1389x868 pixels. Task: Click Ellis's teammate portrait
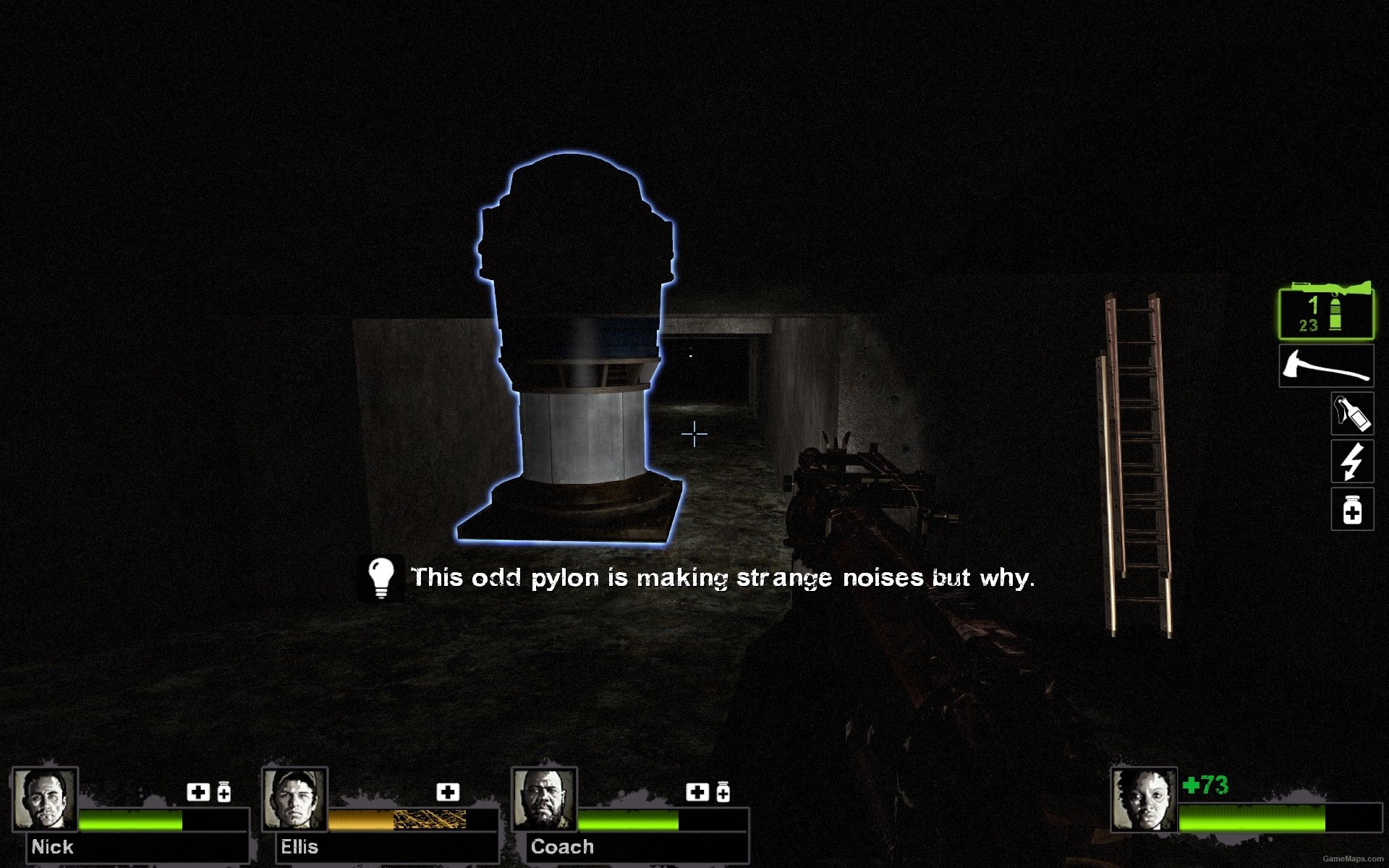pos(294,799)
